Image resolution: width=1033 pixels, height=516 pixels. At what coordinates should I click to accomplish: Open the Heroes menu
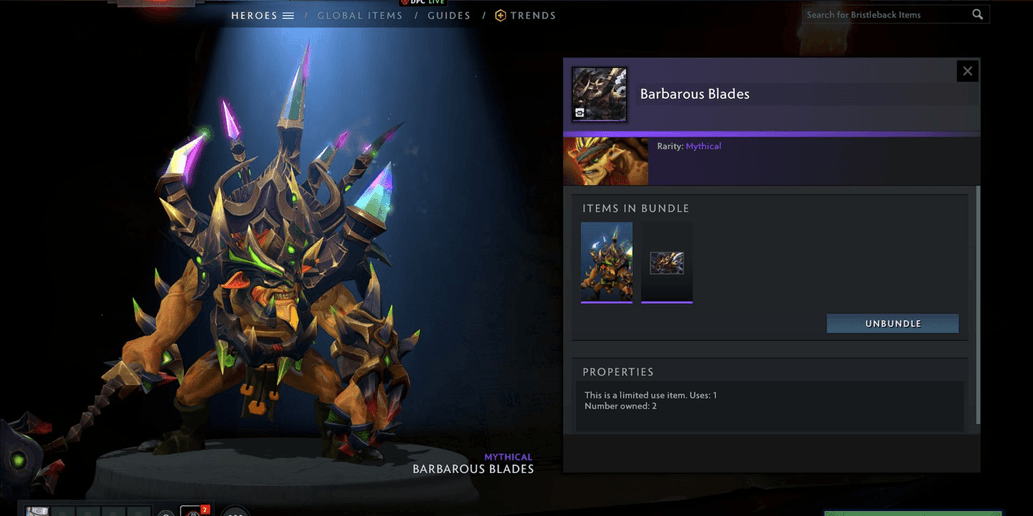tap(262, 16)
